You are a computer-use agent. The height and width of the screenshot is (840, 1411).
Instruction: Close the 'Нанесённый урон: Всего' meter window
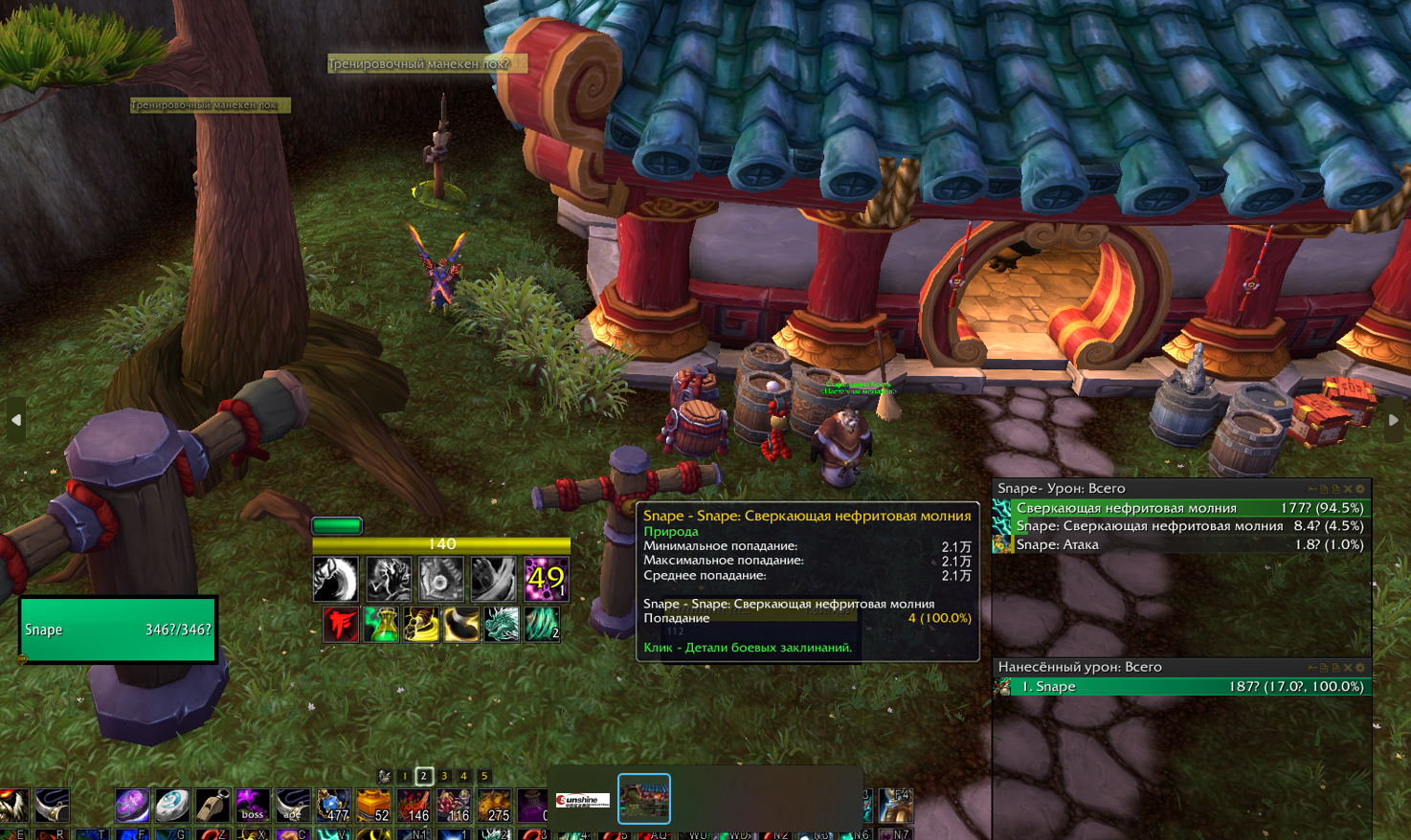(1348, 668)
